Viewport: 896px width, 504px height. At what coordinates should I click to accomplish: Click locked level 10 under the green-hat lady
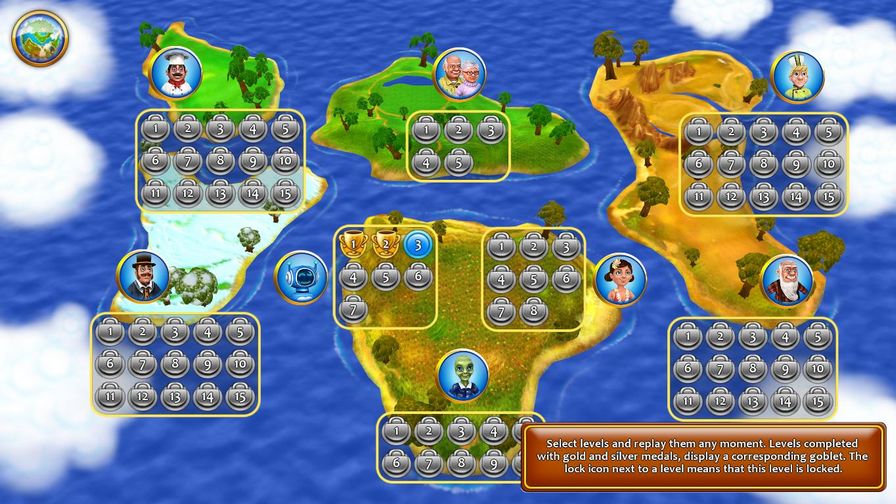click(x=827, y=163)
